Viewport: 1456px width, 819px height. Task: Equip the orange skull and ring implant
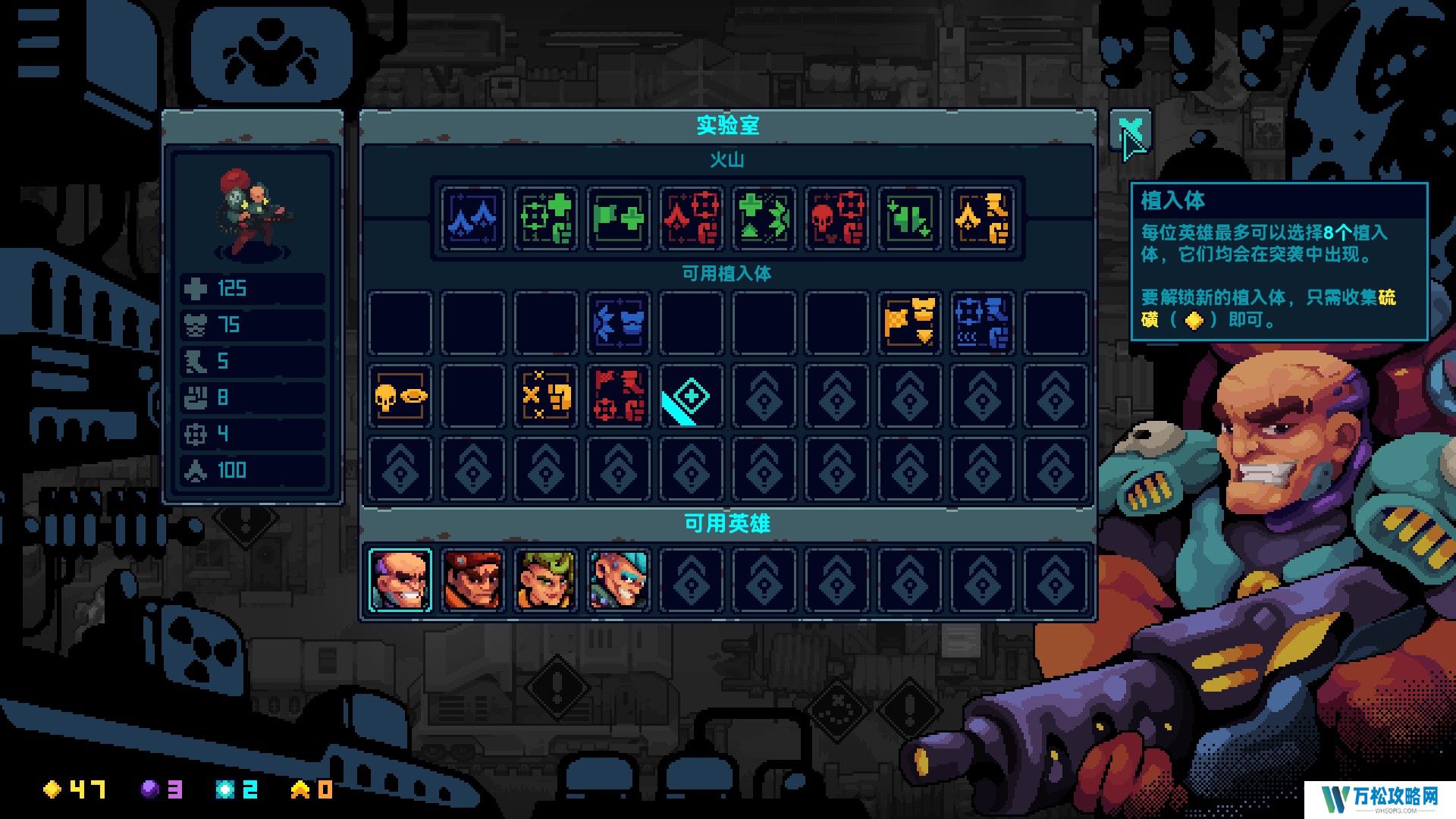click(400, 396)
